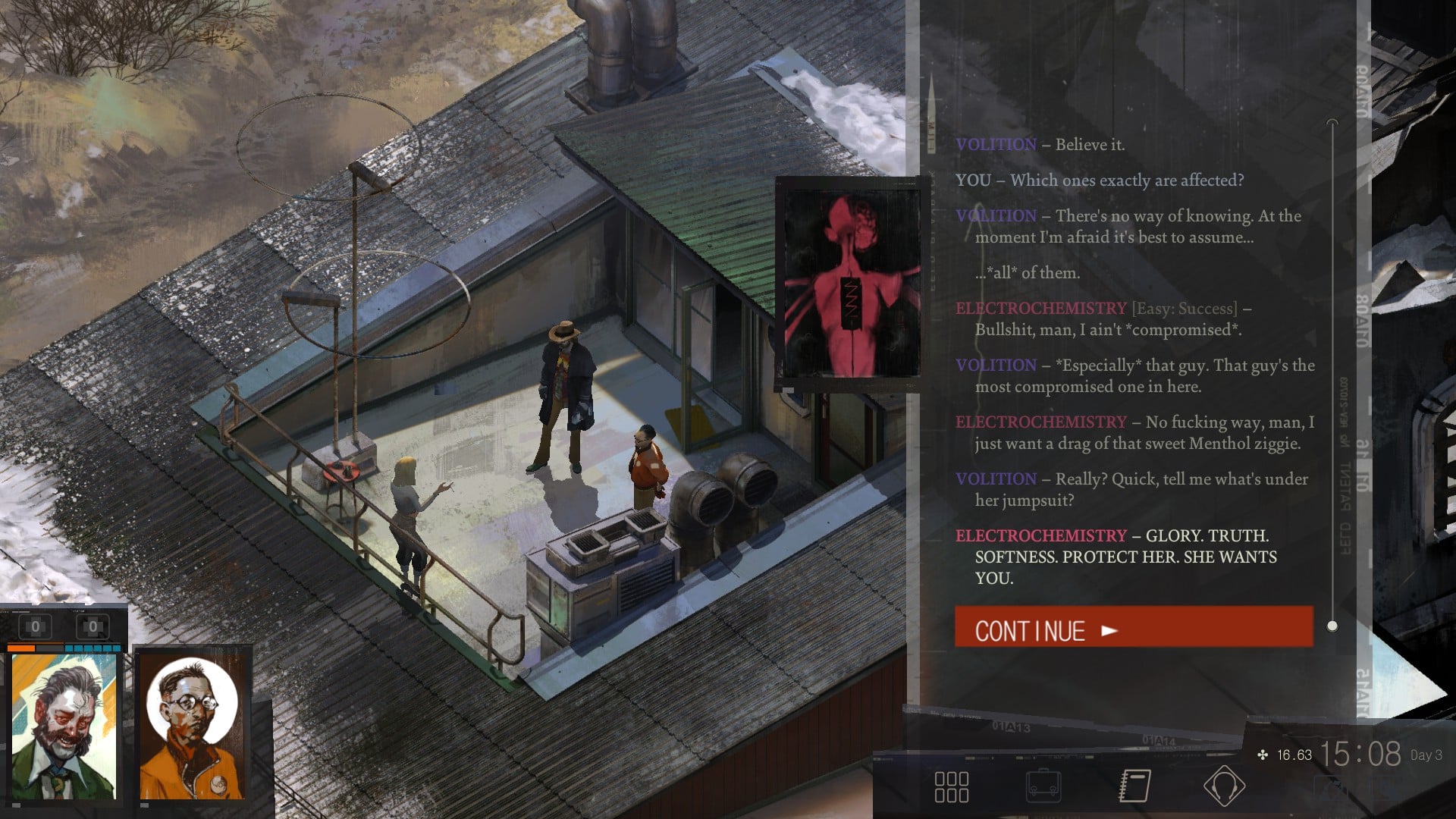1456x819 pixels.
Task: Open the briefcase inventory
Action: [x=1043, y=786]
